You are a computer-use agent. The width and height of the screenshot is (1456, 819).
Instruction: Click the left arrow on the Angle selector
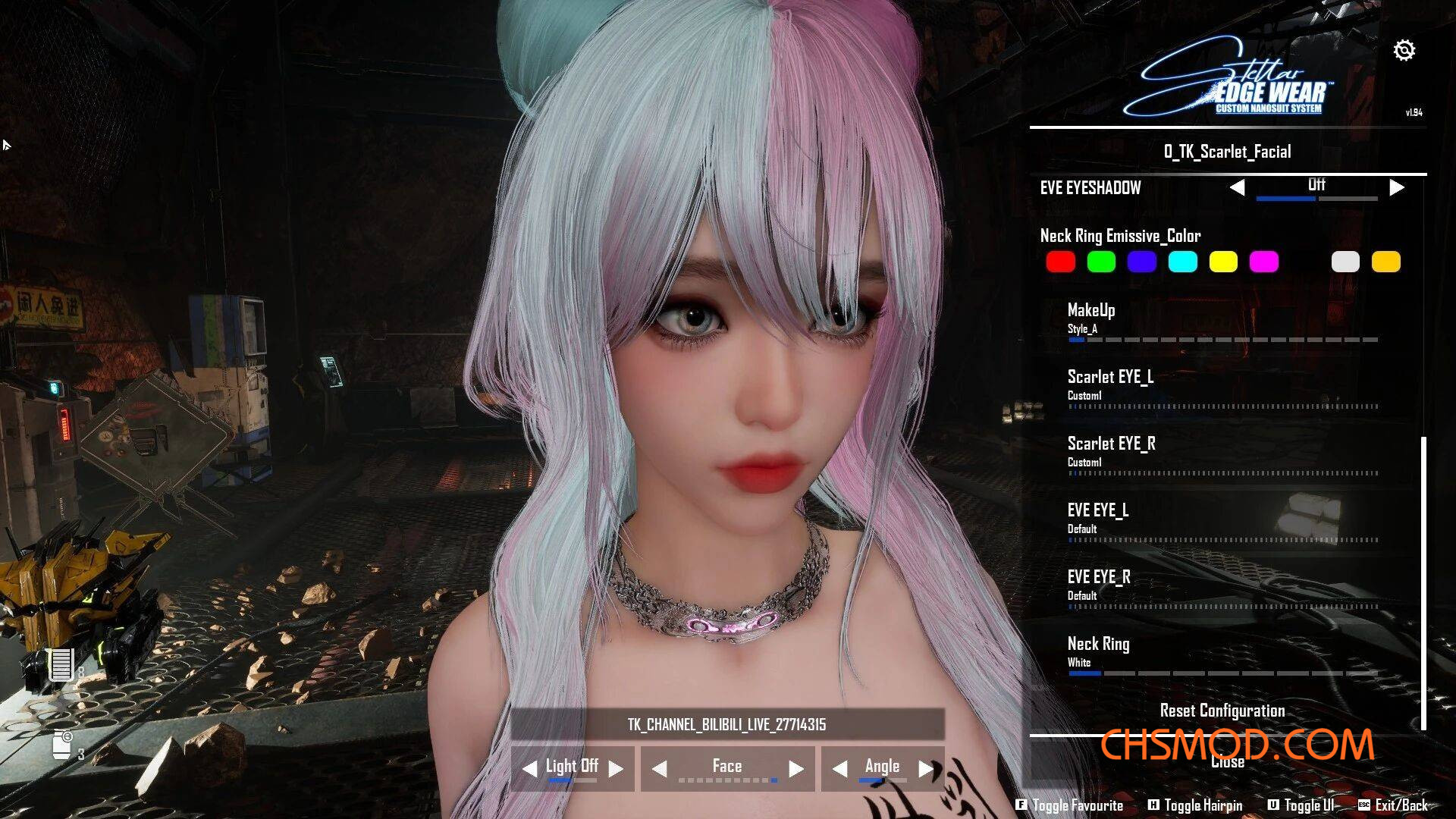(x=839, y=768)
